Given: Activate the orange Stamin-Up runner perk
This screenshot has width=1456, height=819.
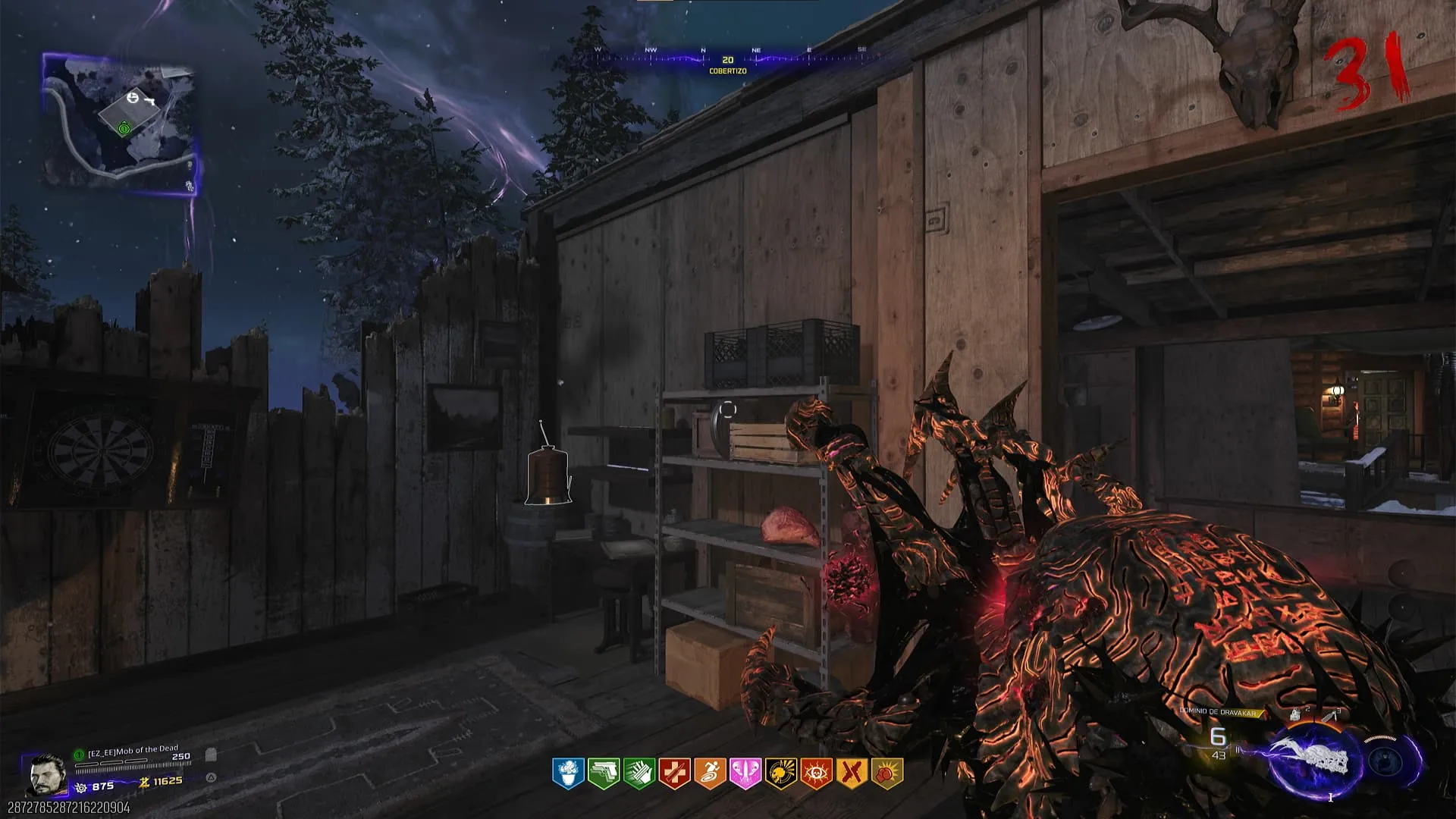Looking at the screenshot, I should tap(710, 773).
